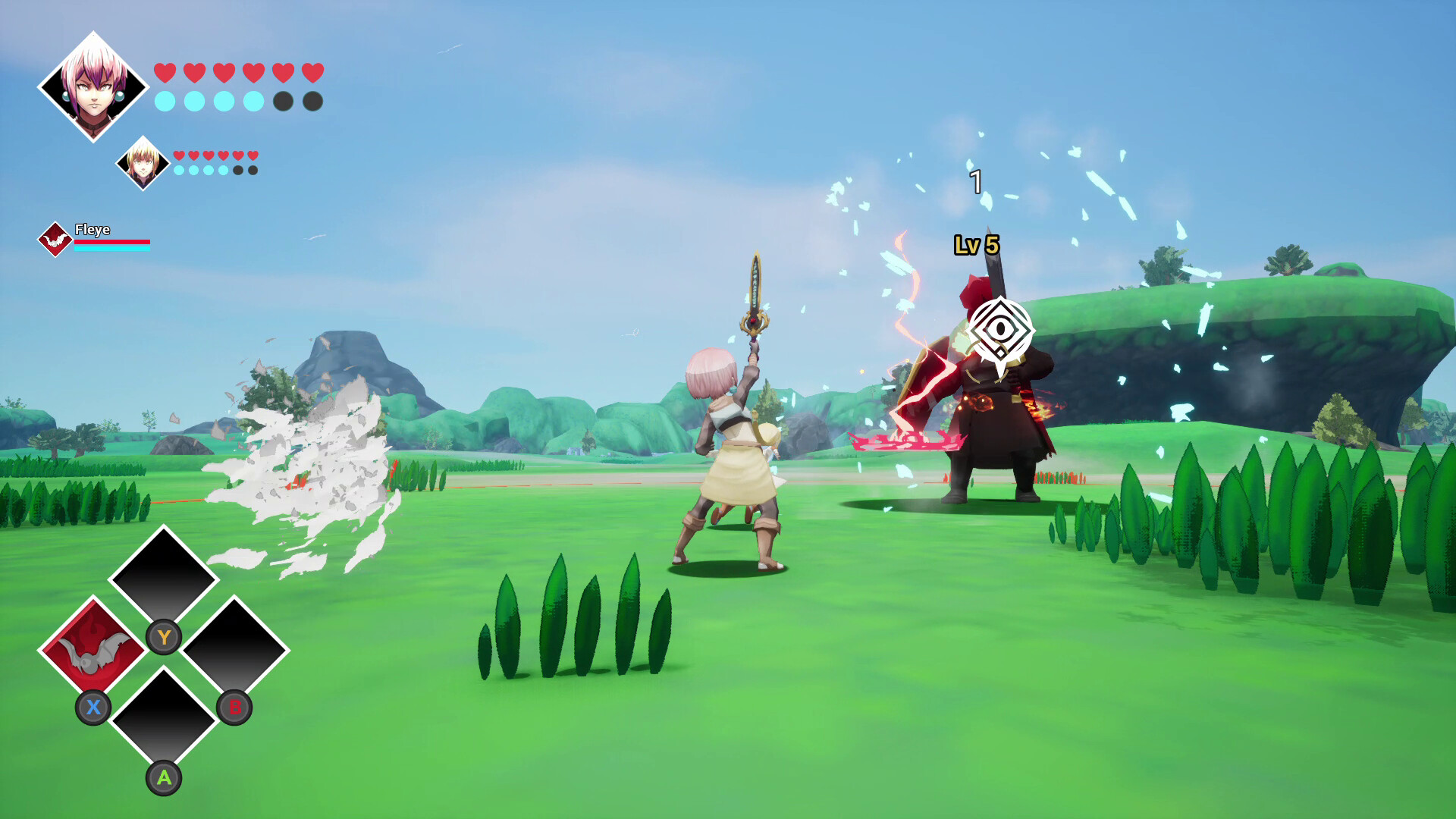The image size is (1456, 819).
Task: Expand the empty top skill slot above Y
Action: pyautogui.click(x=163, y=578)
